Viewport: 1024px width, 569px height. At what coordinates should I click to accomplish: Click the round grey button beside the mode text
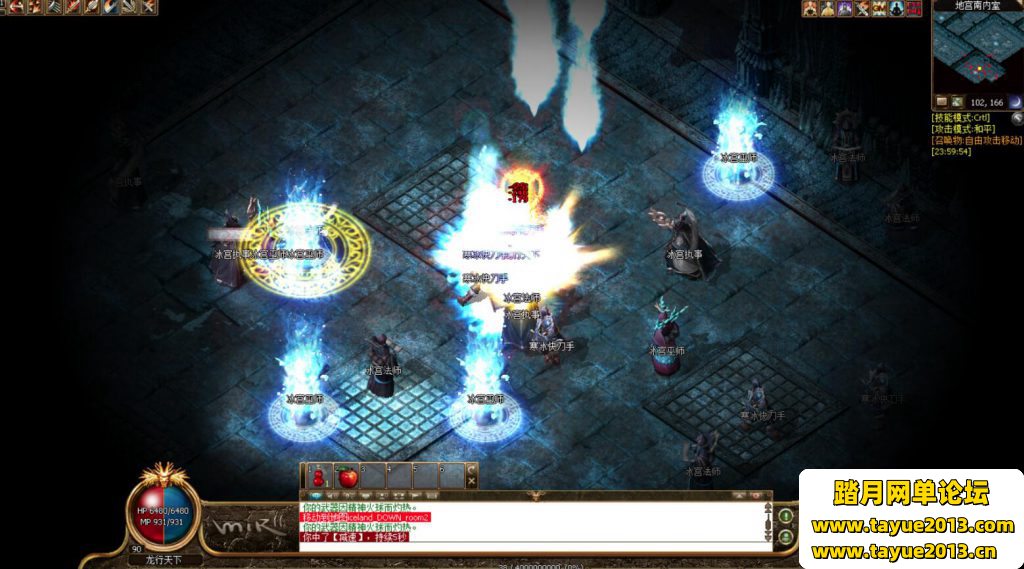pos(1016,117)
